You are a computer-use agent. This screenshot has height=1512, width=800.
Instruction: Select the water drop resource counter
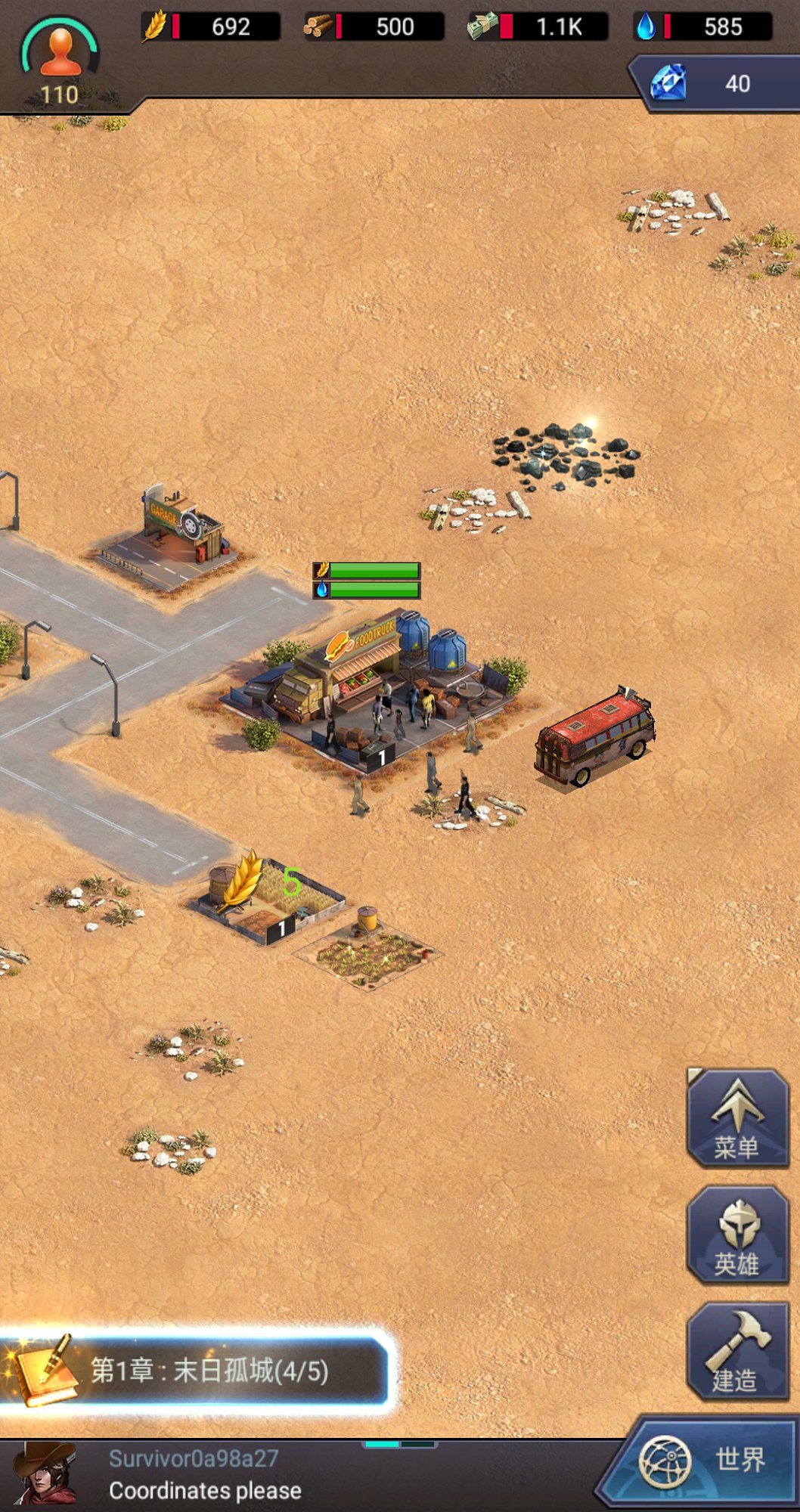tap(703, 27)
